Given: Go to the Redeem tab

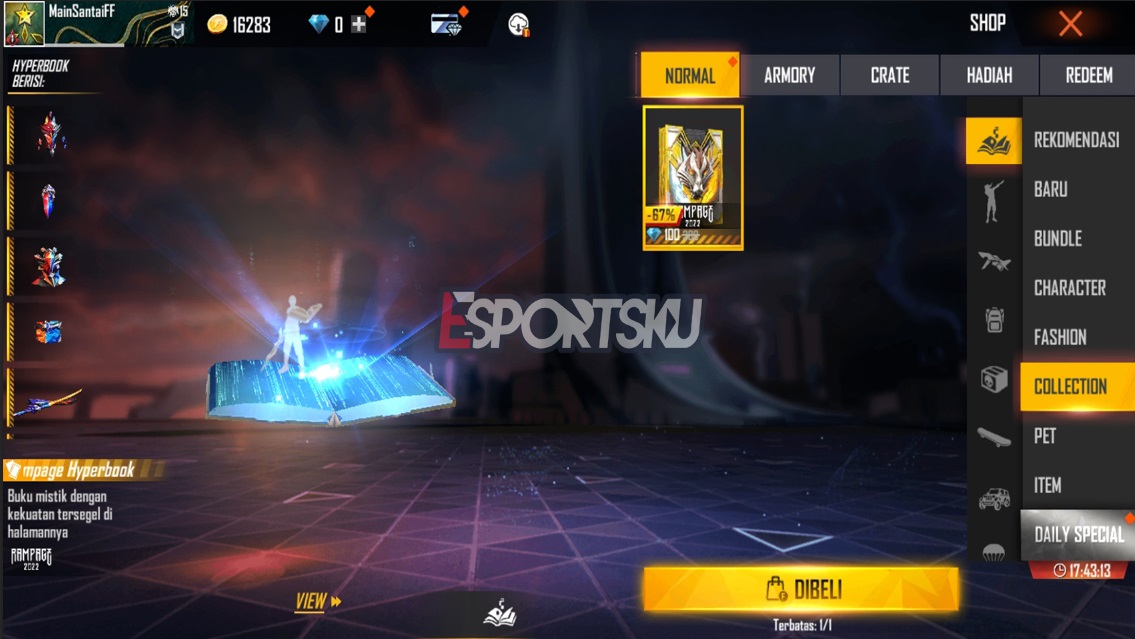Looking at the screenshot, I should (1088, 75).
